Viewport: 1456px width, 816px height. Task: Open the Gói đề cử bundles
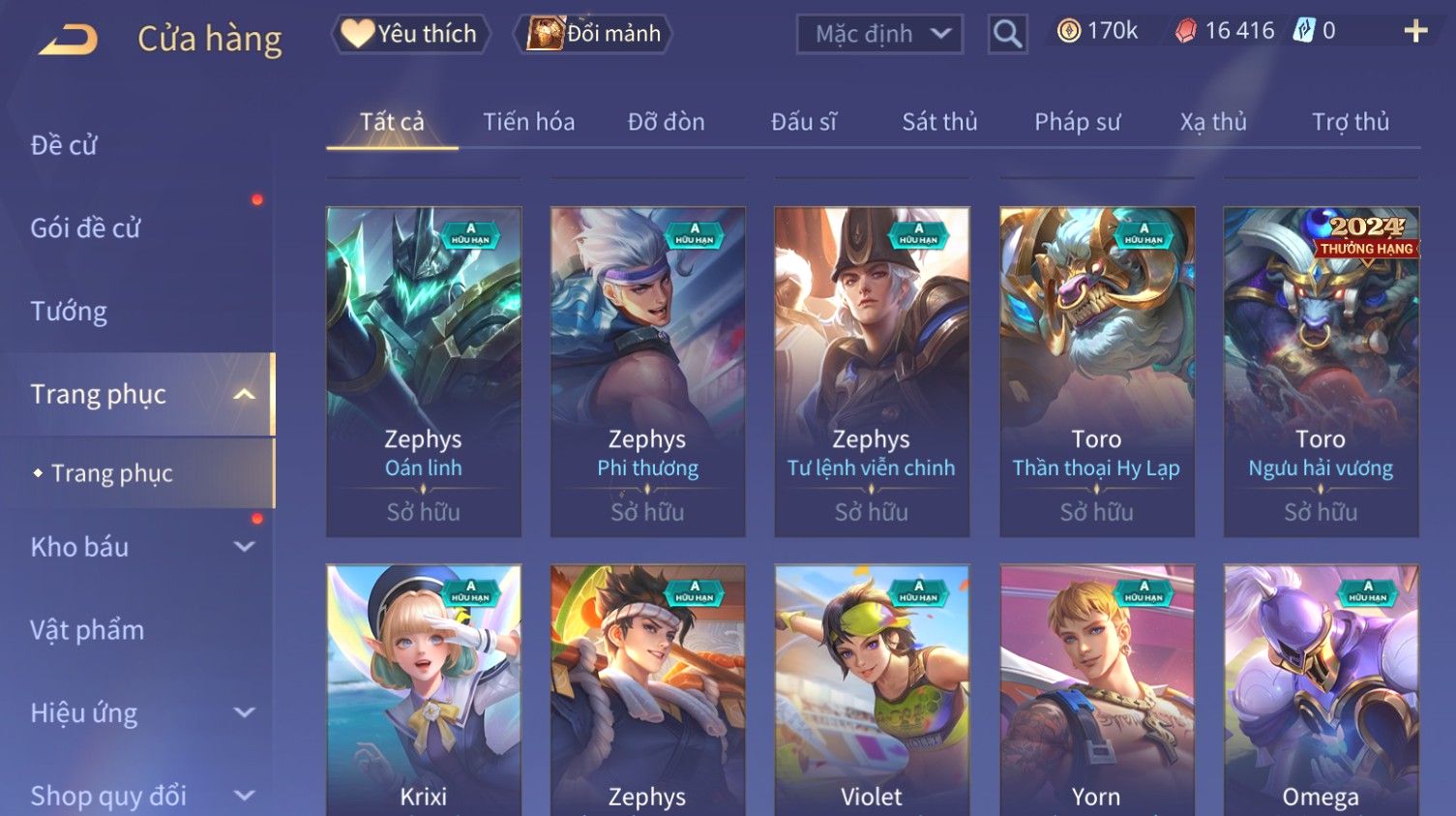tap(85, 228)
